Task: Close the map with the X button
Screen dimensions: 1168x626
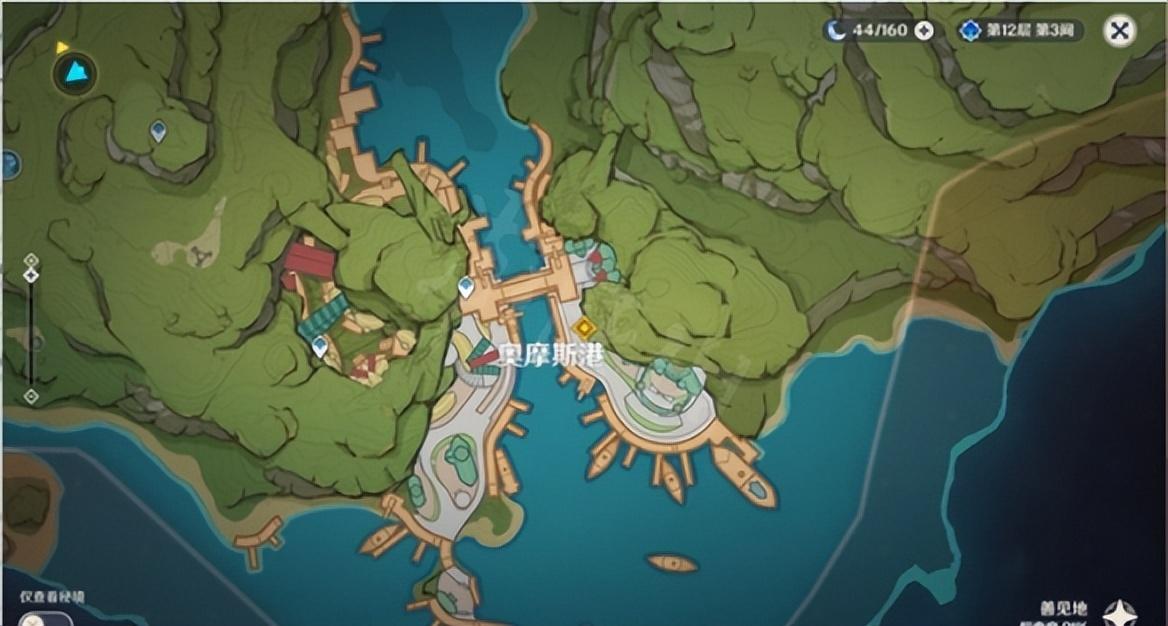Action: click(1120, 31)
